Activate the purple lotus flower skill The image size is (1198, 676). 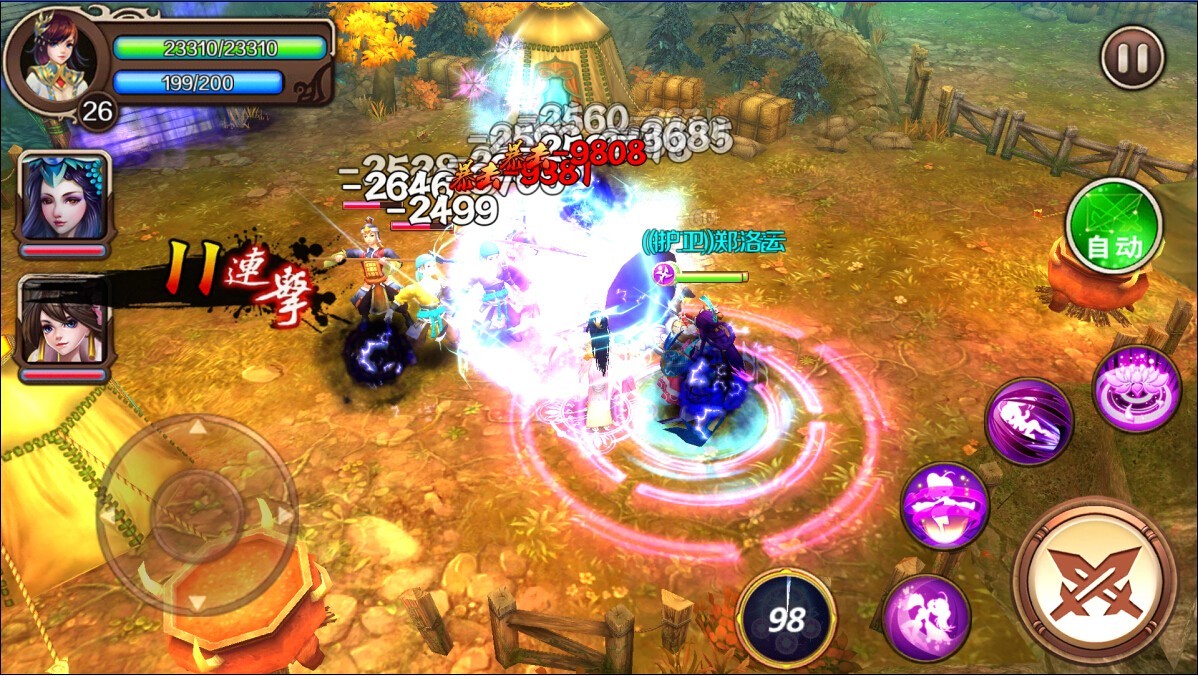tap(1137, 389)
